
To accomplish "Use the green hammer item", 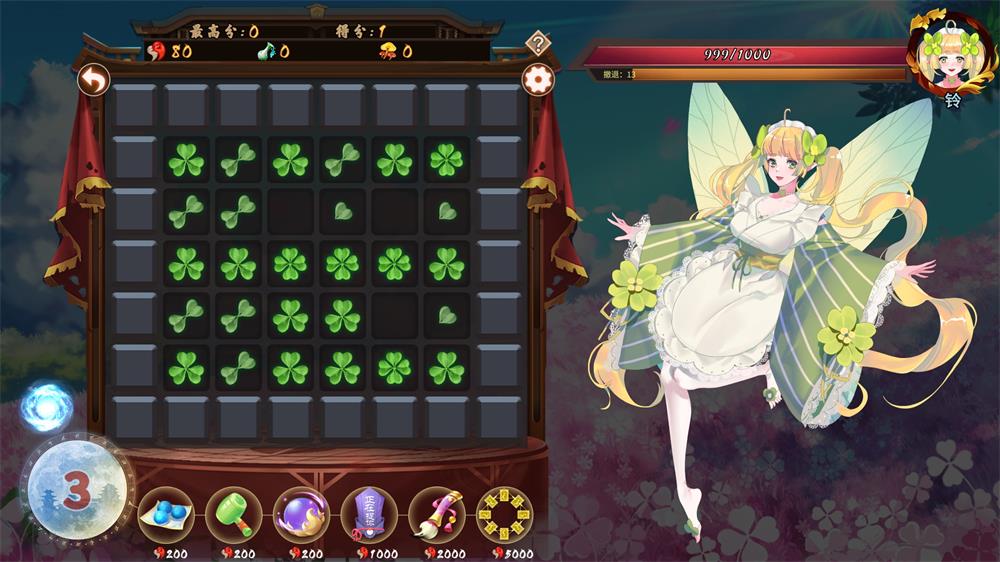I will pos(234,514).
